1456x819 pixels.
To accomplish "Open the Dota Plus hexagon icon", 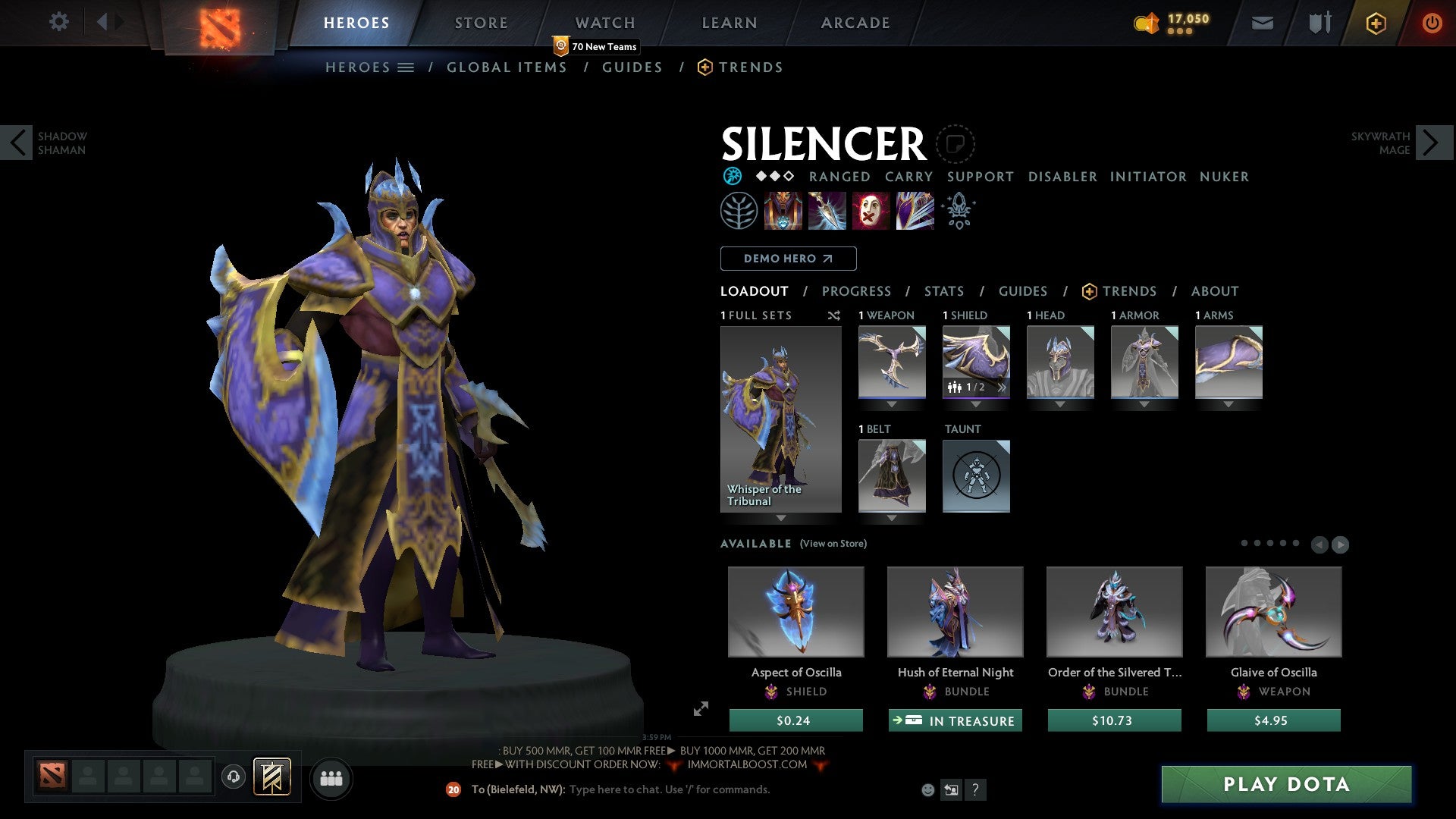I will pos(1375,23).
